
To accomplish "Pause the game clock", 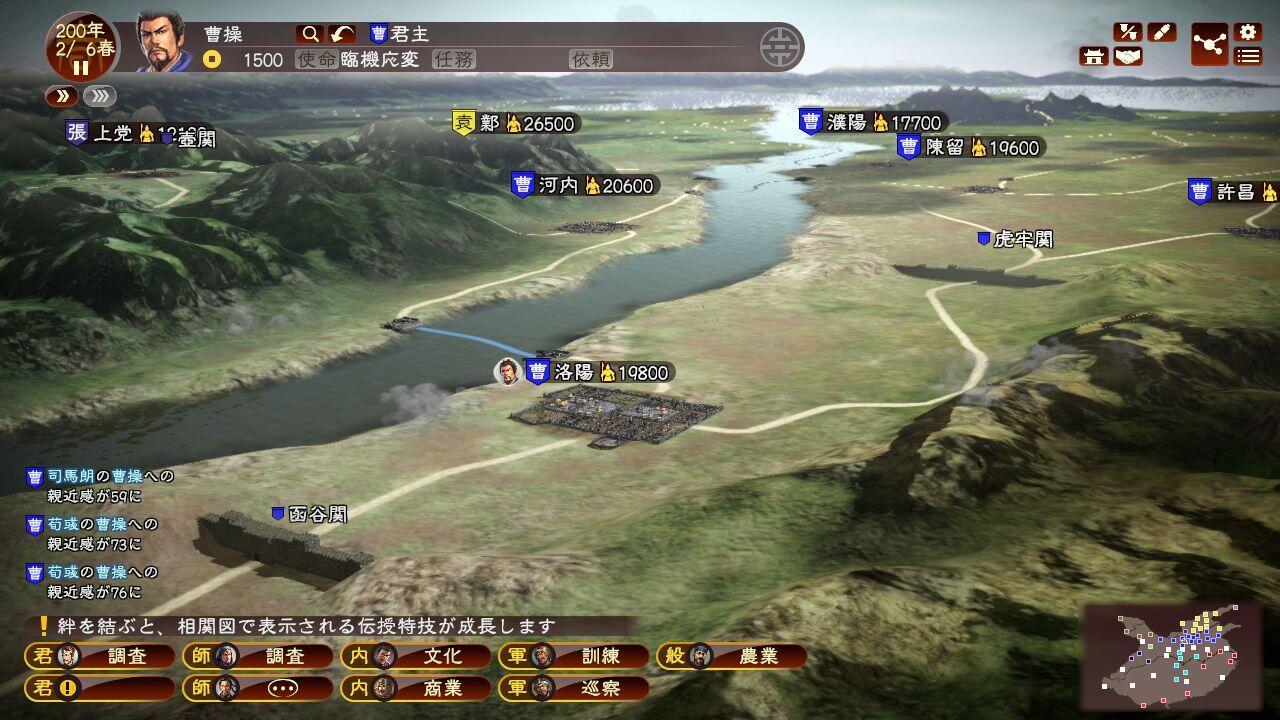I will (x=80, y=66).
